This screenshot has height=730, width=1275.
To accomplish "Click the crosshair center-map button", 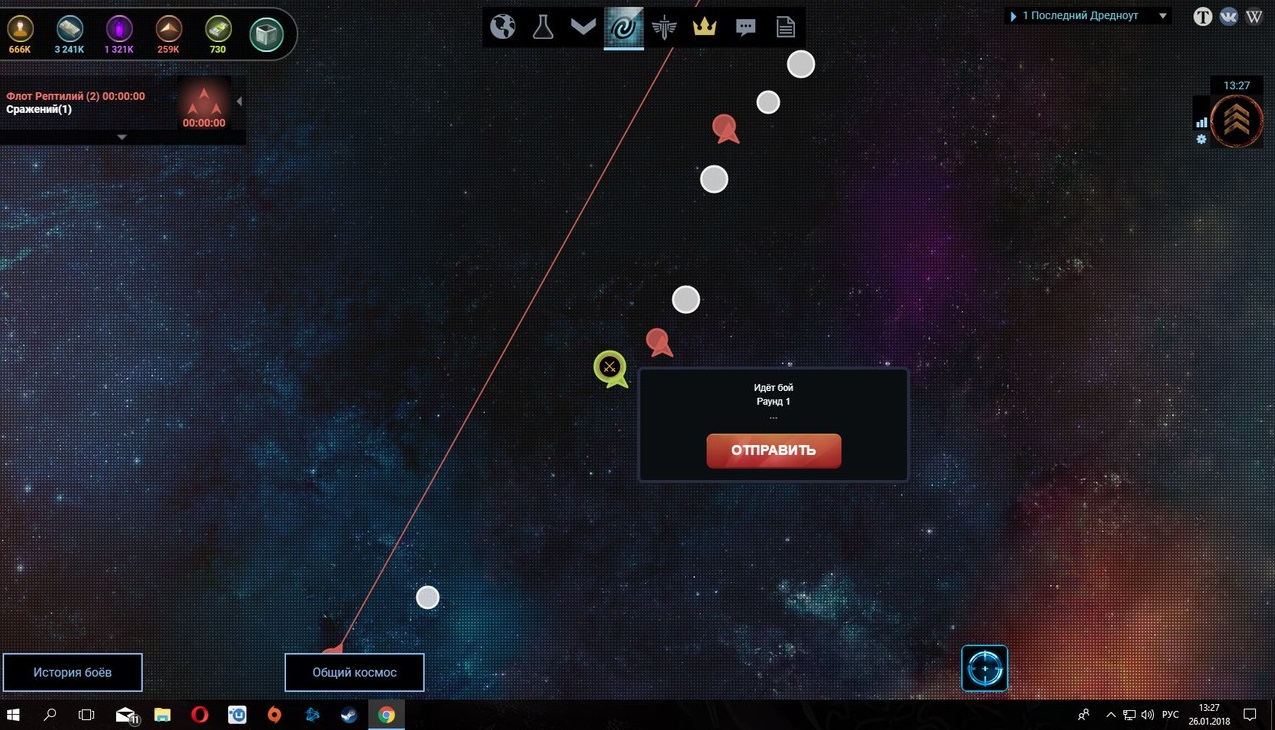I will click(x=984, y=668).
